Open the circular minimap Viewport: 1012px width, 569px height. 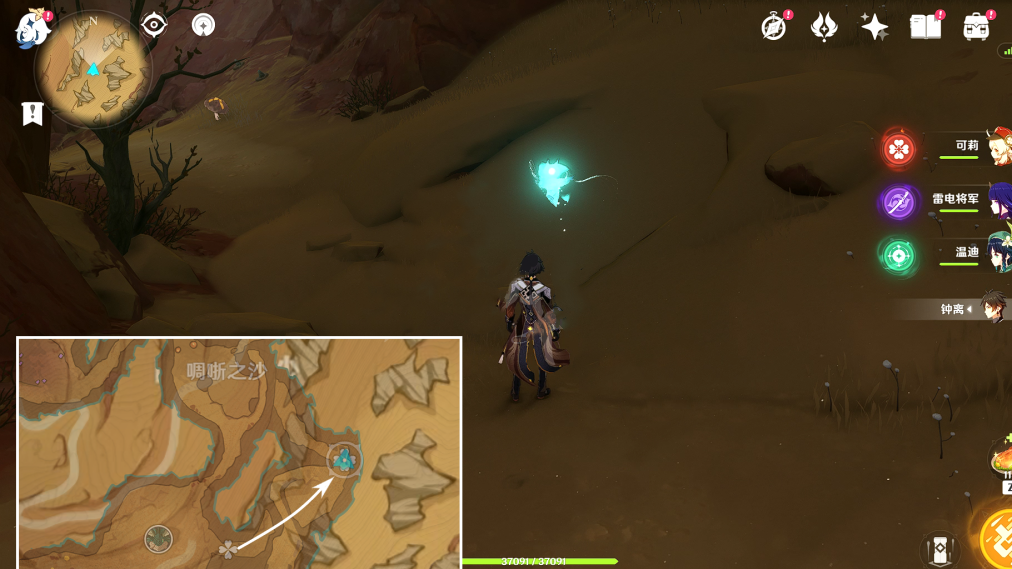(93, 69)
